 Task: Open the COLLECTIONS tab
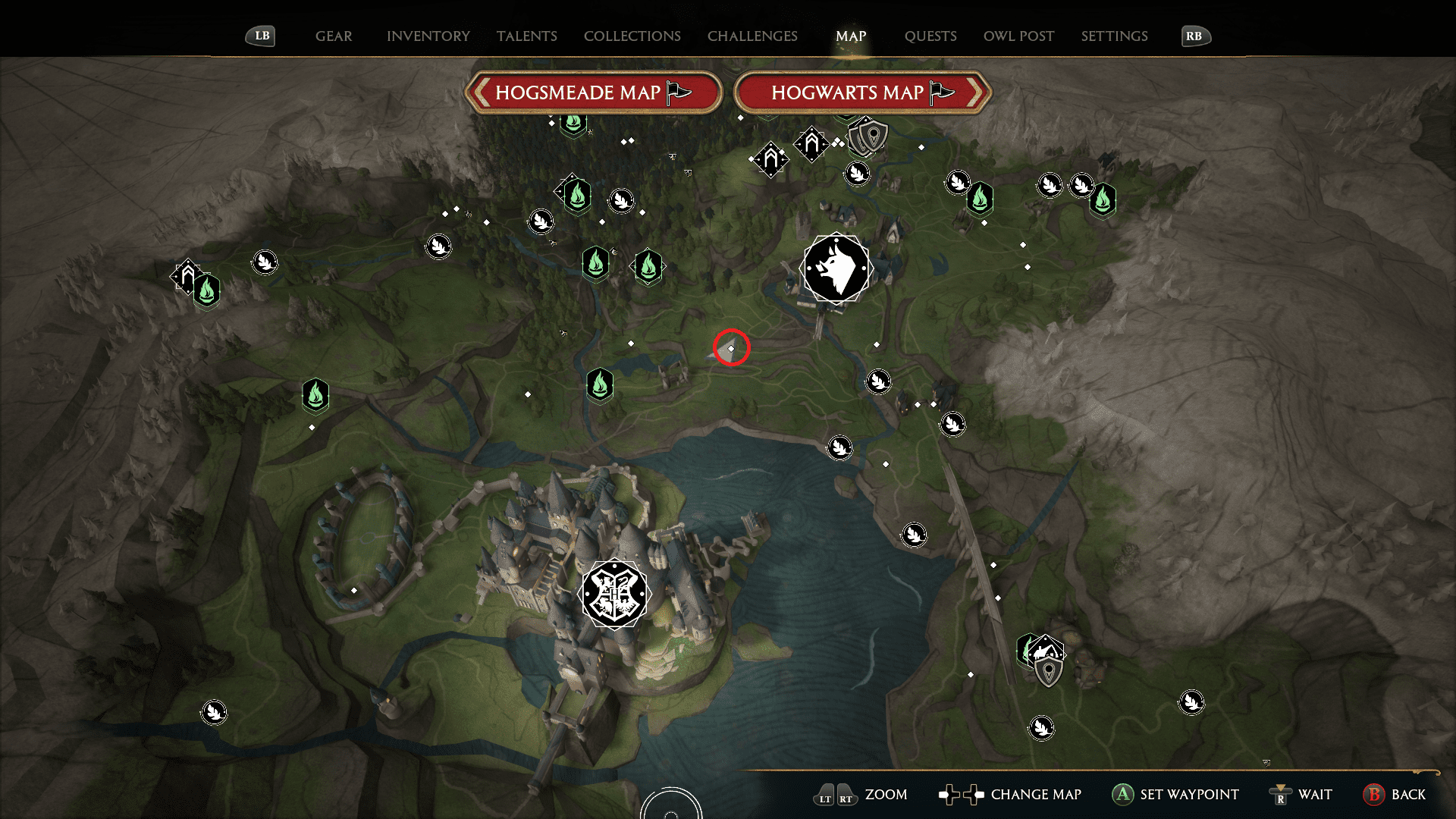tap(632, 36)
